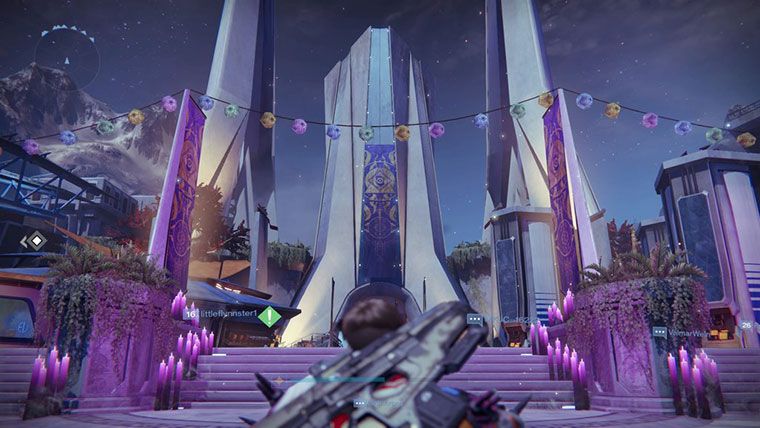Screen dimensions: 760x428
Task: Select the littlefunnster1 player nameplate
Action: click(x=228, y=313)
